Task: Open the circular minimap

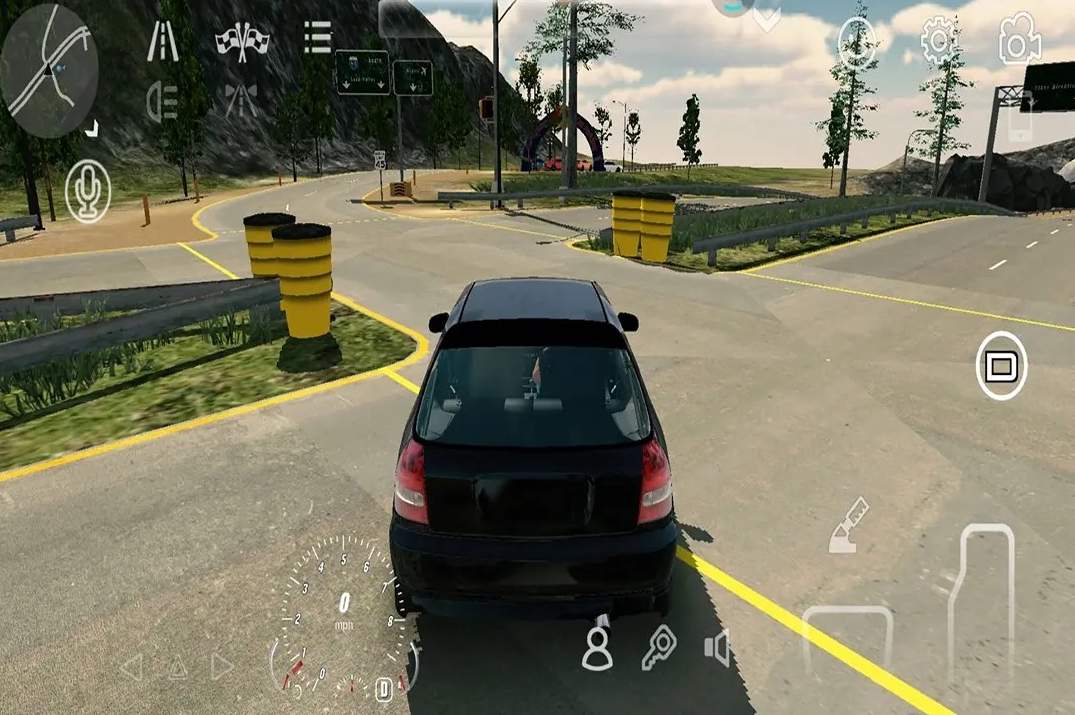Action: pos(50,70)
